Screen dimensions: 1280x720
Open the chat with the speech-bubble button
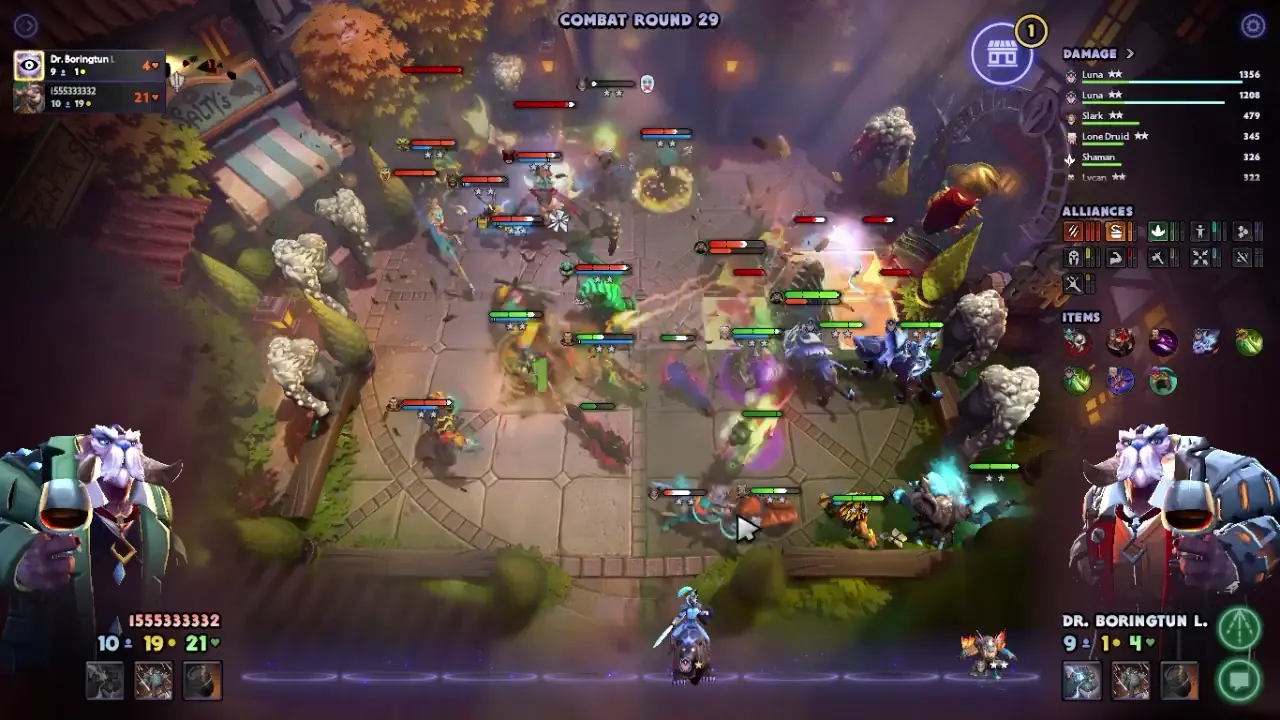(x=1239, y=680)
